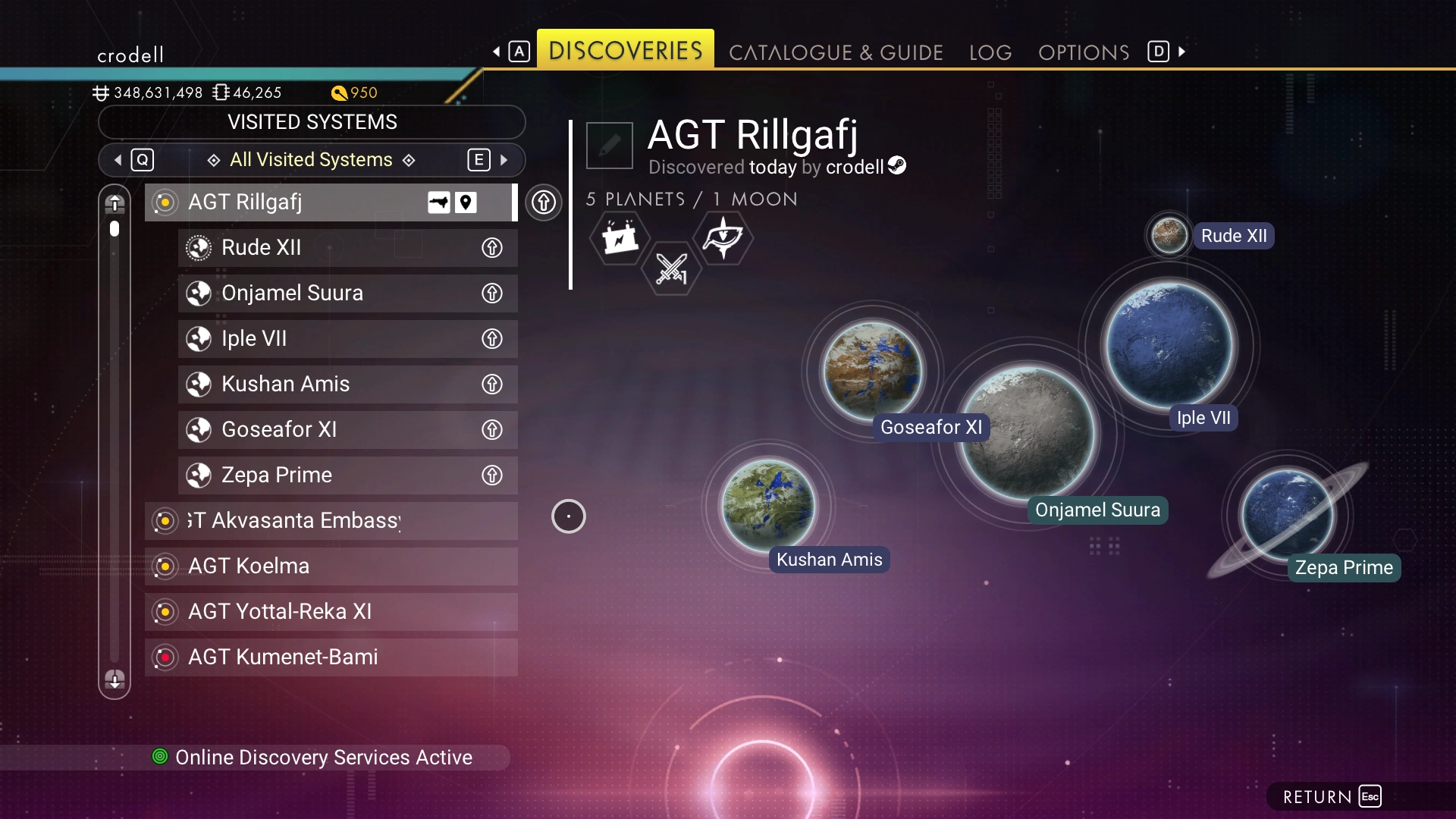Open the AGT Kumenet-Bami system
The image size is (1456, 819).
coord(331,657)
